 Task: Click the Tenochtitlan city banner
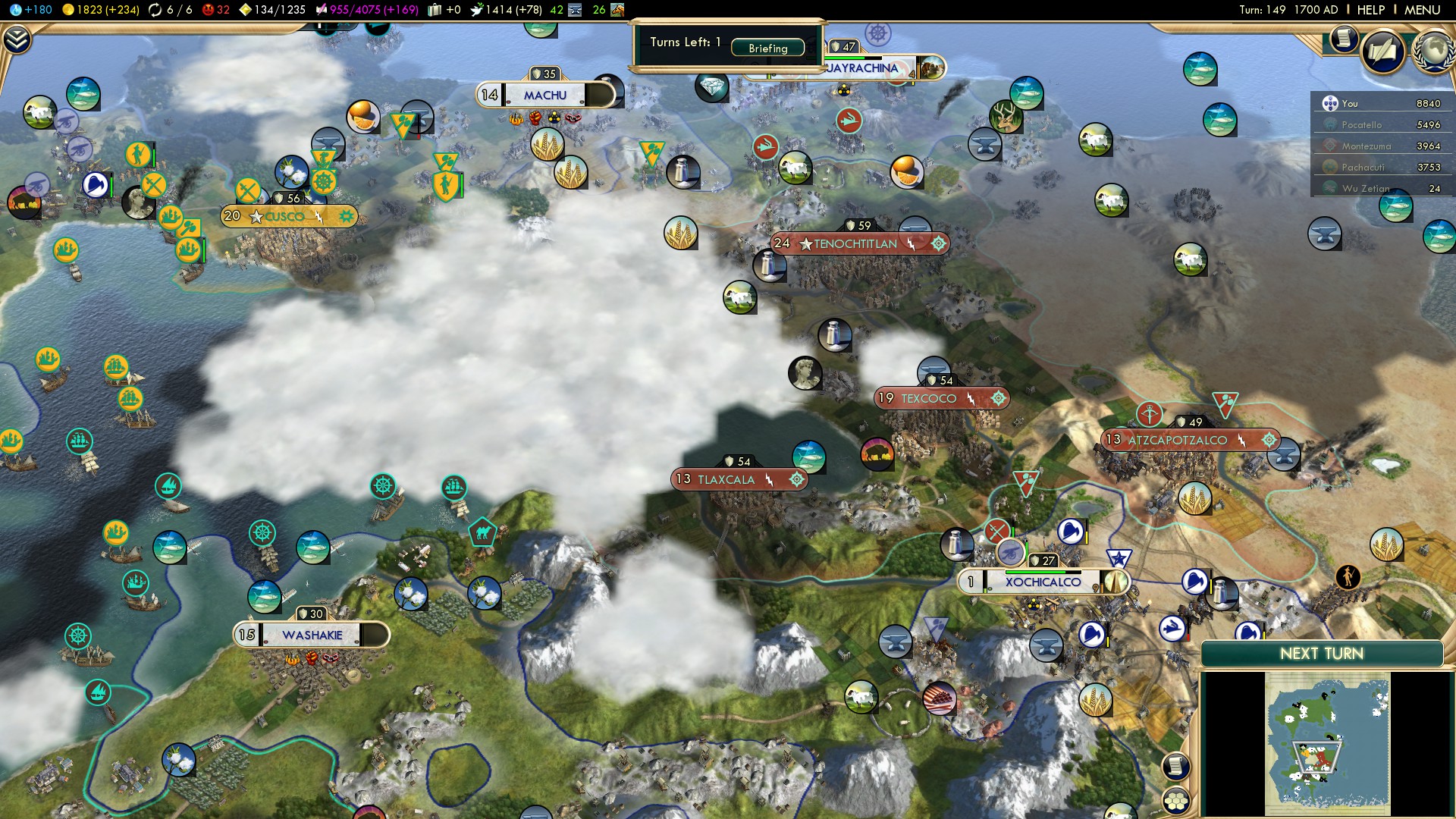[855, 244]
